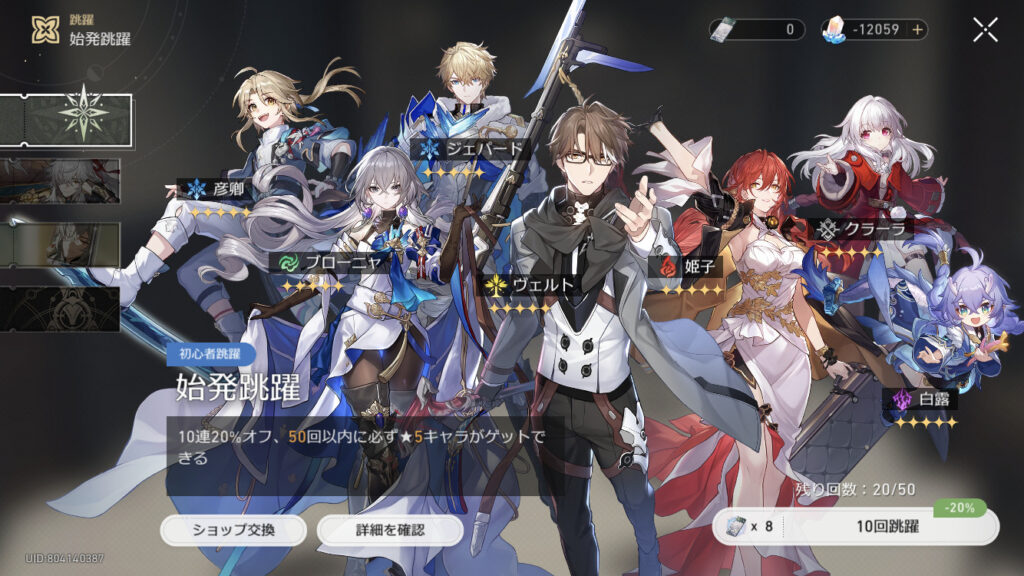Viewport: 1024px width, 576px height.
Task: Click the star rail pass ticket counter
Action: (757, 30)
